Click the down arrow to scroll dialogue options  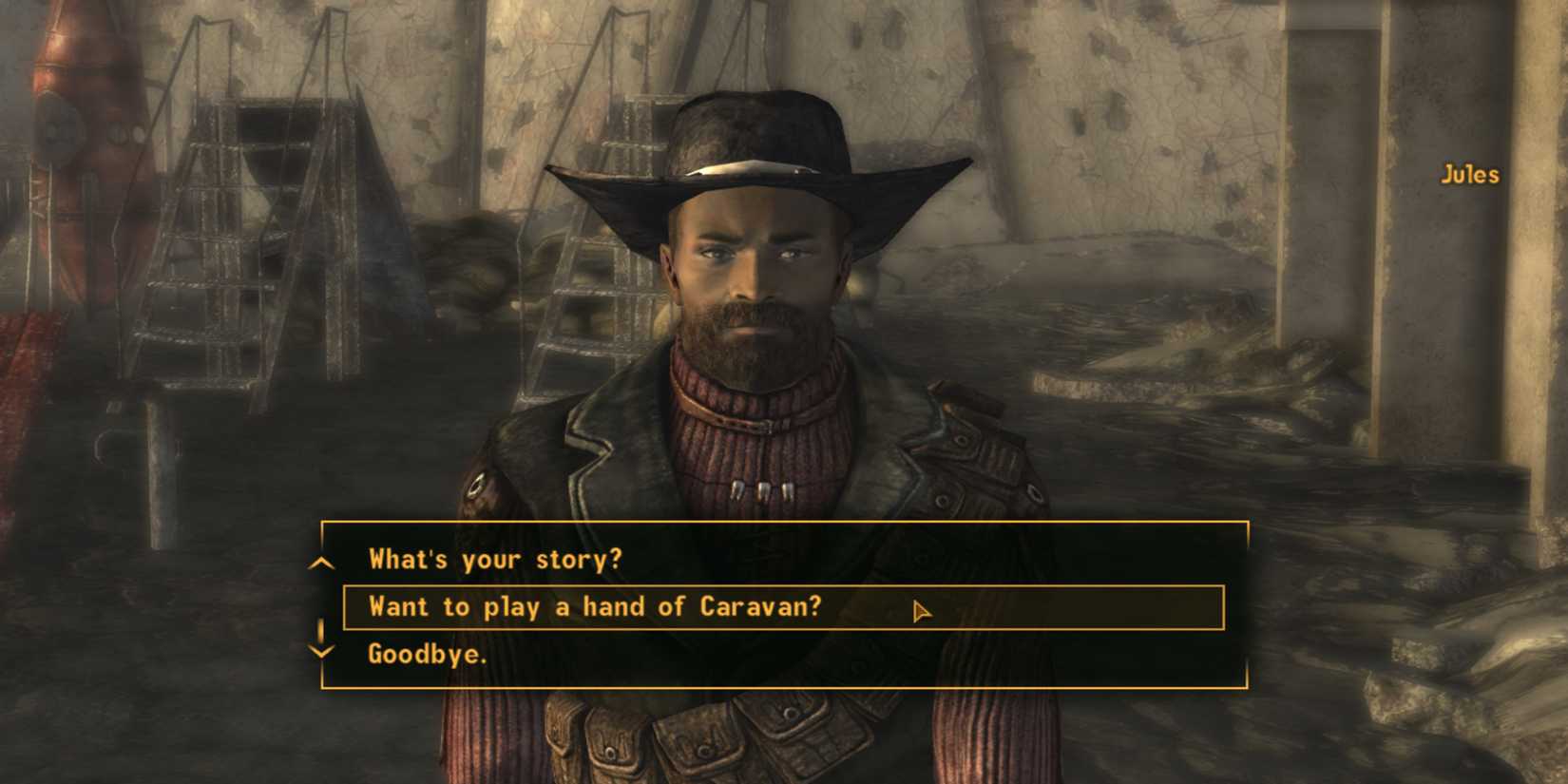pyautogui.click(x=320, y=652)
